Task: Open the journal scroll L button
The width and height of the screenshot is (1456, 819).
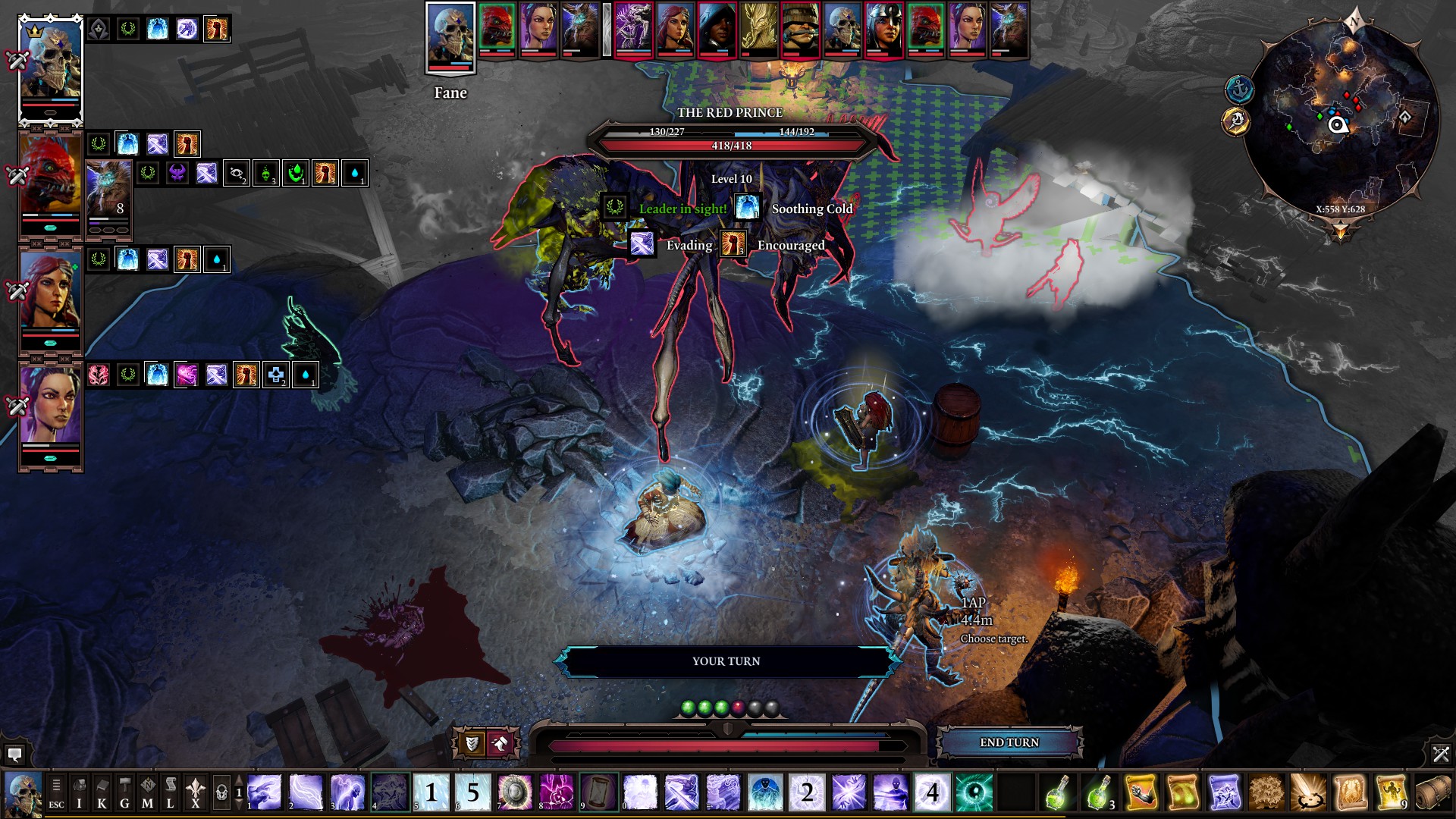Action: point(171,793)
